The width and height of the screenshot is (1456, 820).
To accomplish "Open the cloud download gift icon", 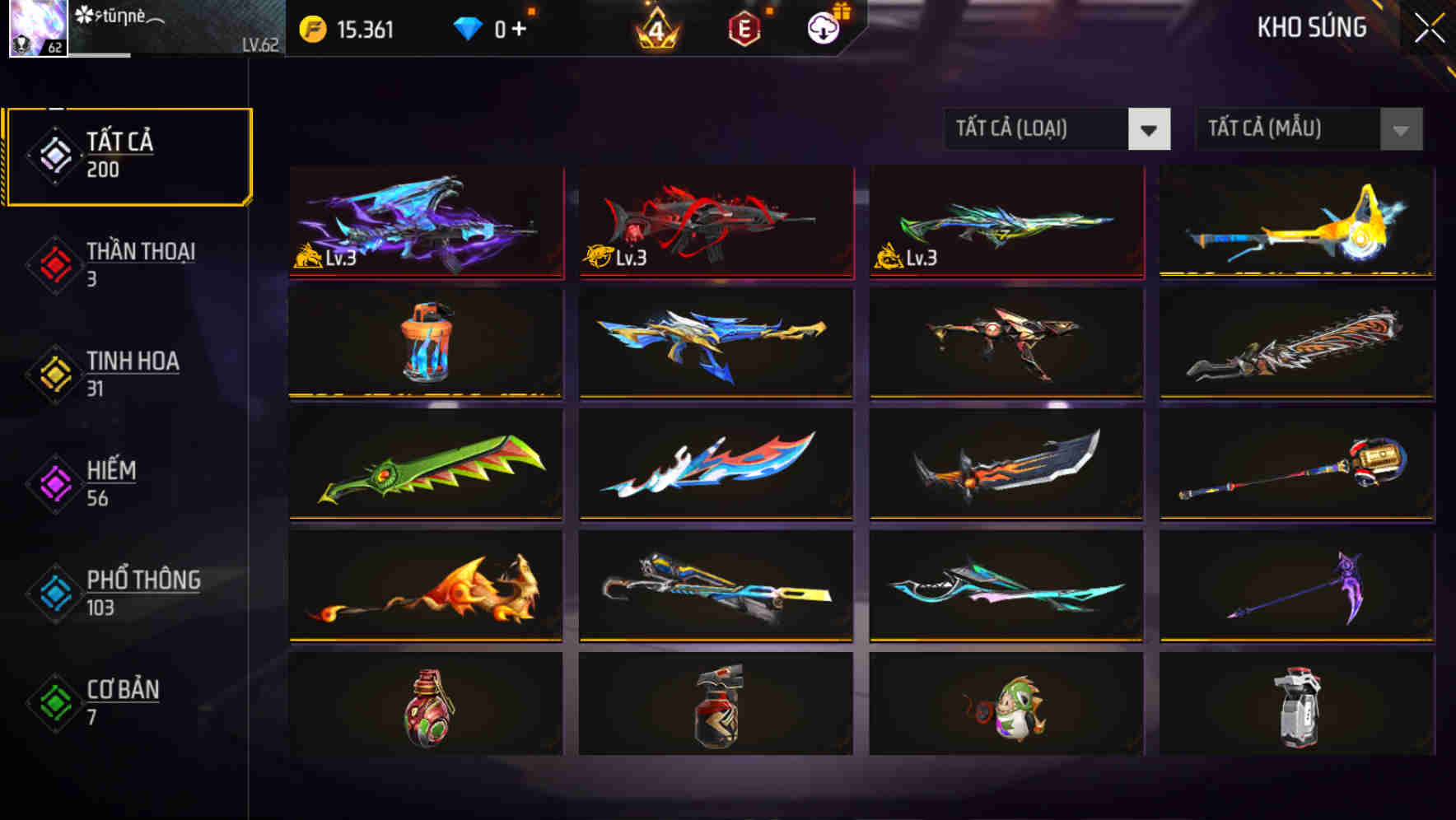I will 823,27.
